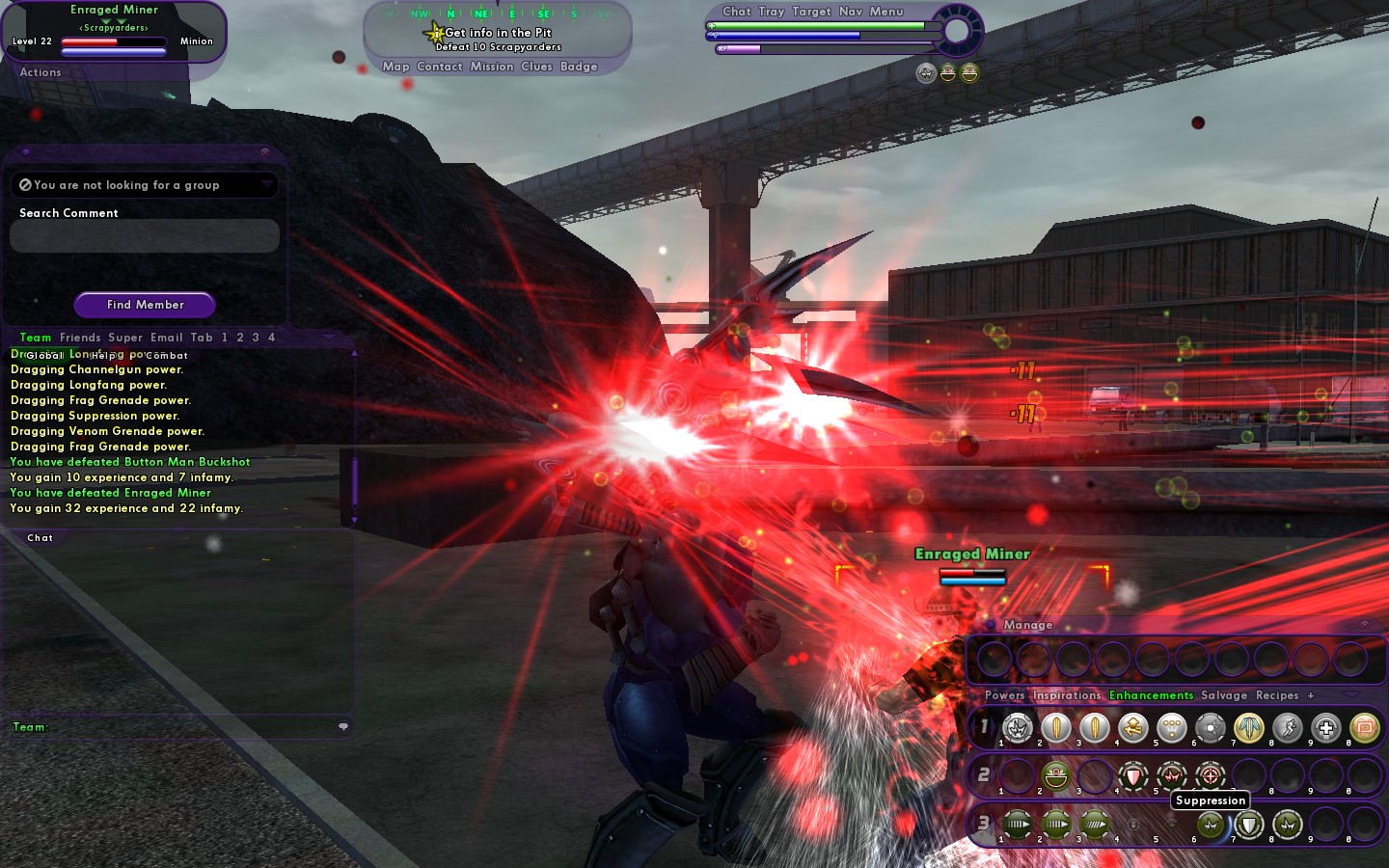Viewport: 1389px width, 868px height.
Task: Open the Actions menu for the target
Action: (x=41, y=72)
